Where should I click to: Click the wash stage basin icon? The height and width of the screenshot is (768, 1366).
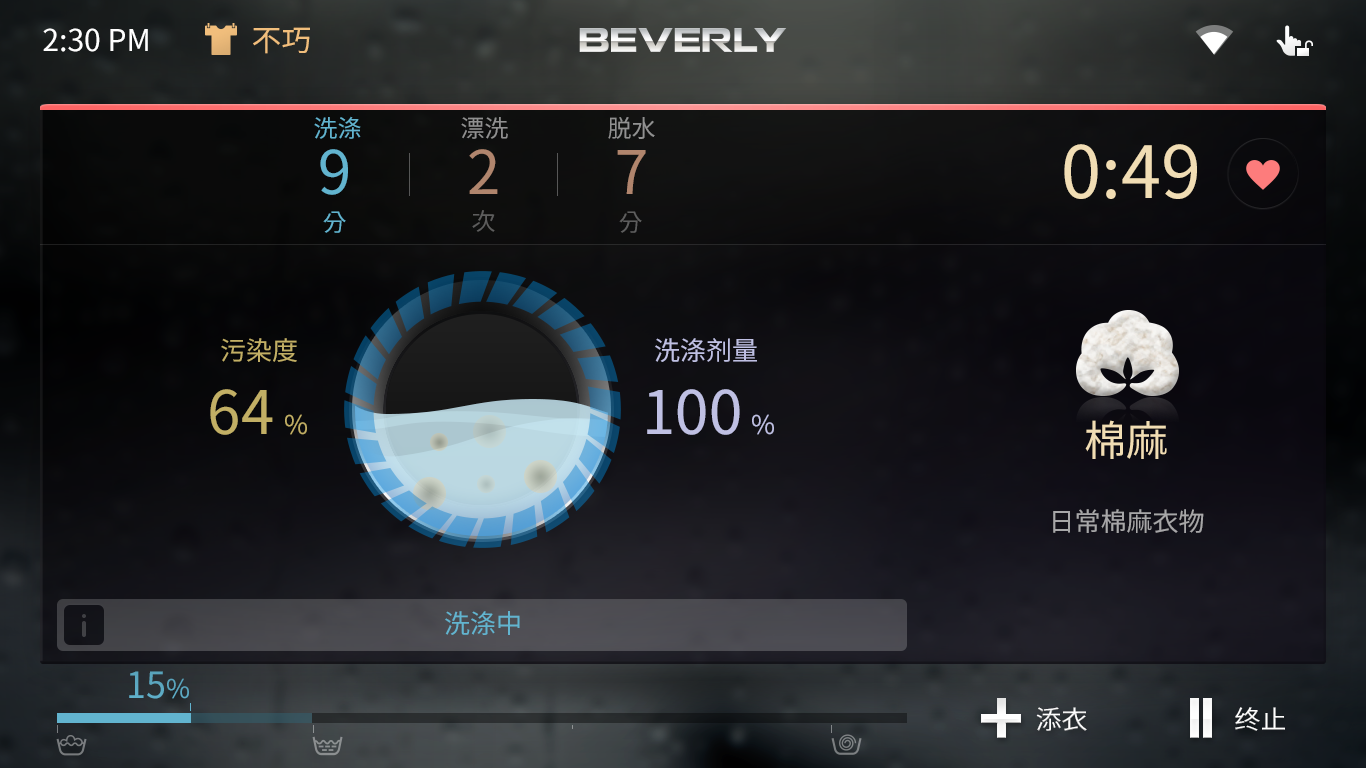coord(70,744)
